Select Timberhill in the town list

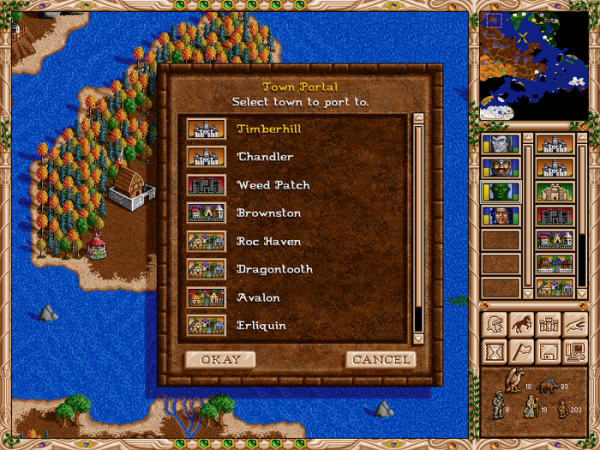pyautogui.click(x=270, y=129)
